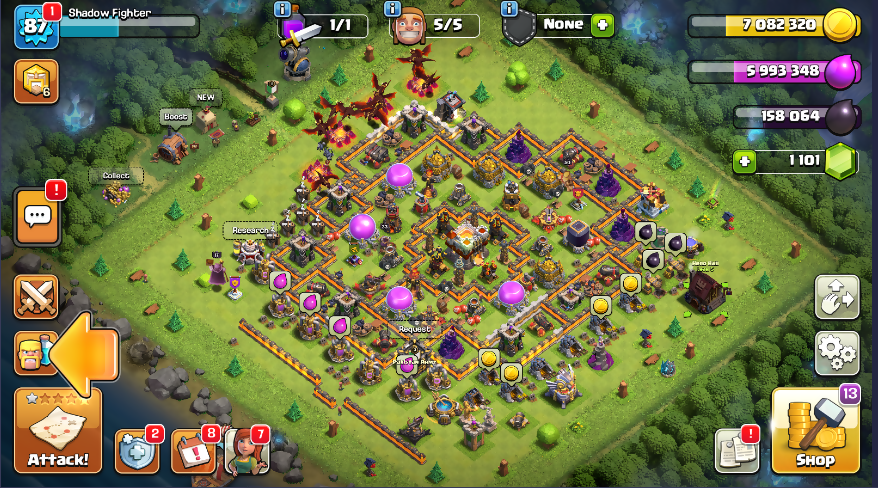Open the news papers icon with alert
This screenshot has width=878, height=488.
(x=736, y=452)
